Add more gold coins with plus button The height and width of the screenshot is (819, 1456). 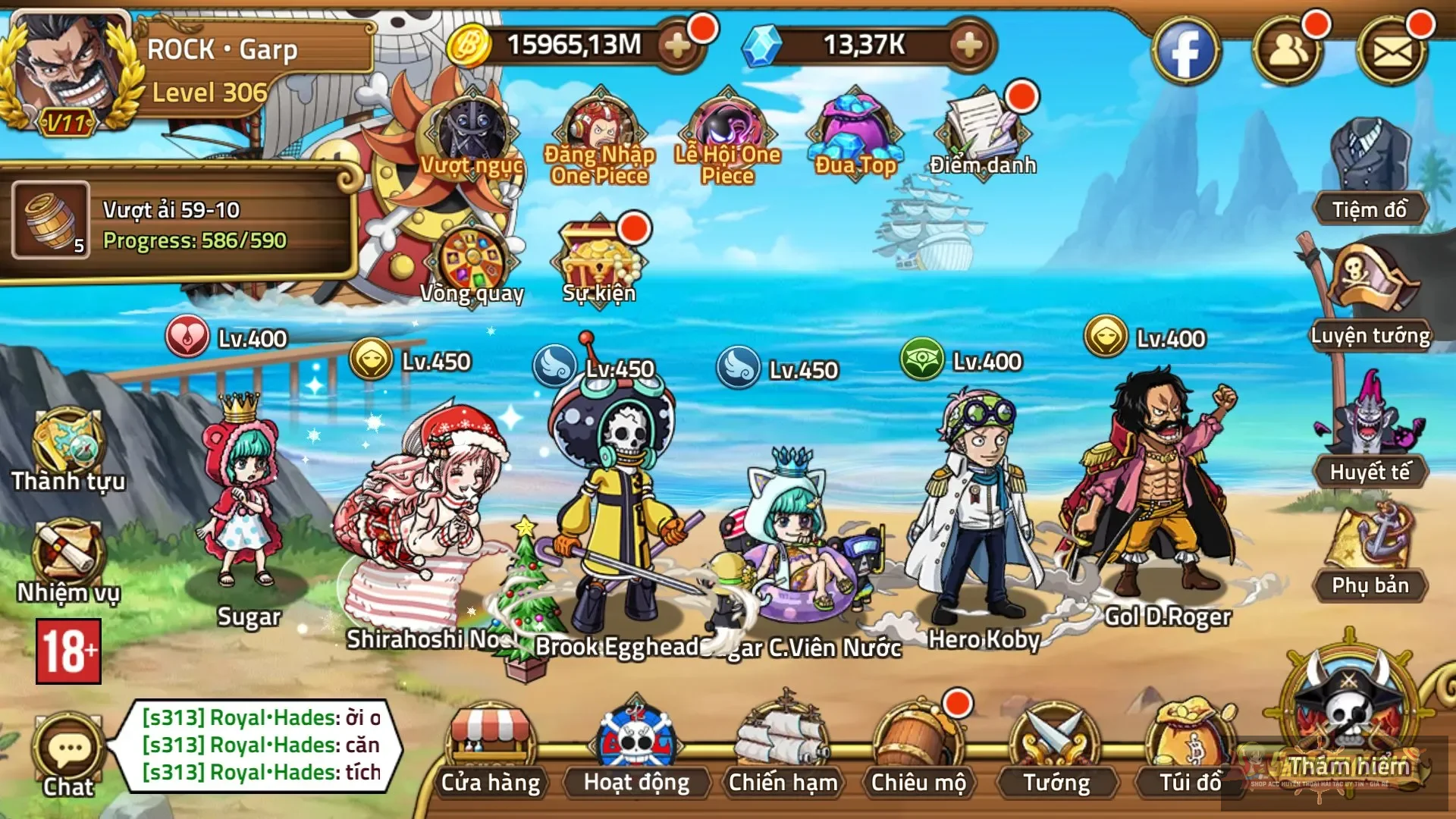(x=676, y=45)
